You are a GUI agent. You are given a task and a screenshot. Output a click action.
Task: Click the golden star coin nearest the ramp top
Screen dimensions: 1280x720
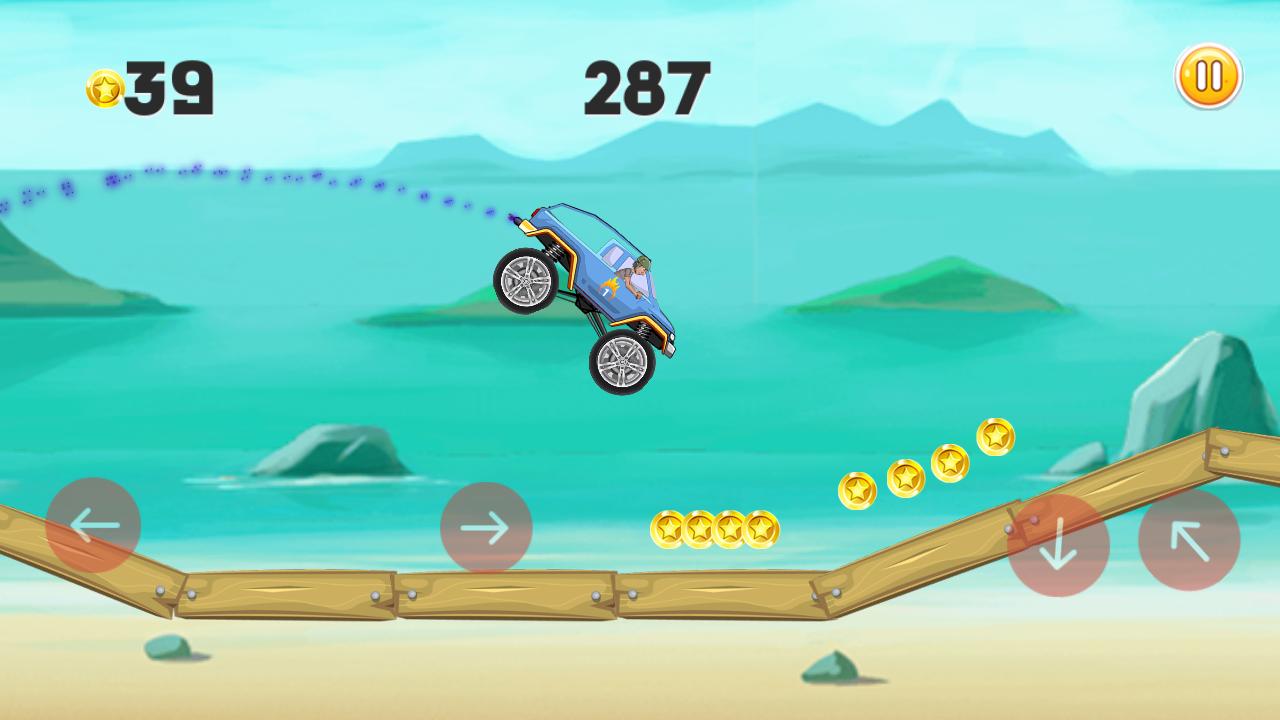993,438
